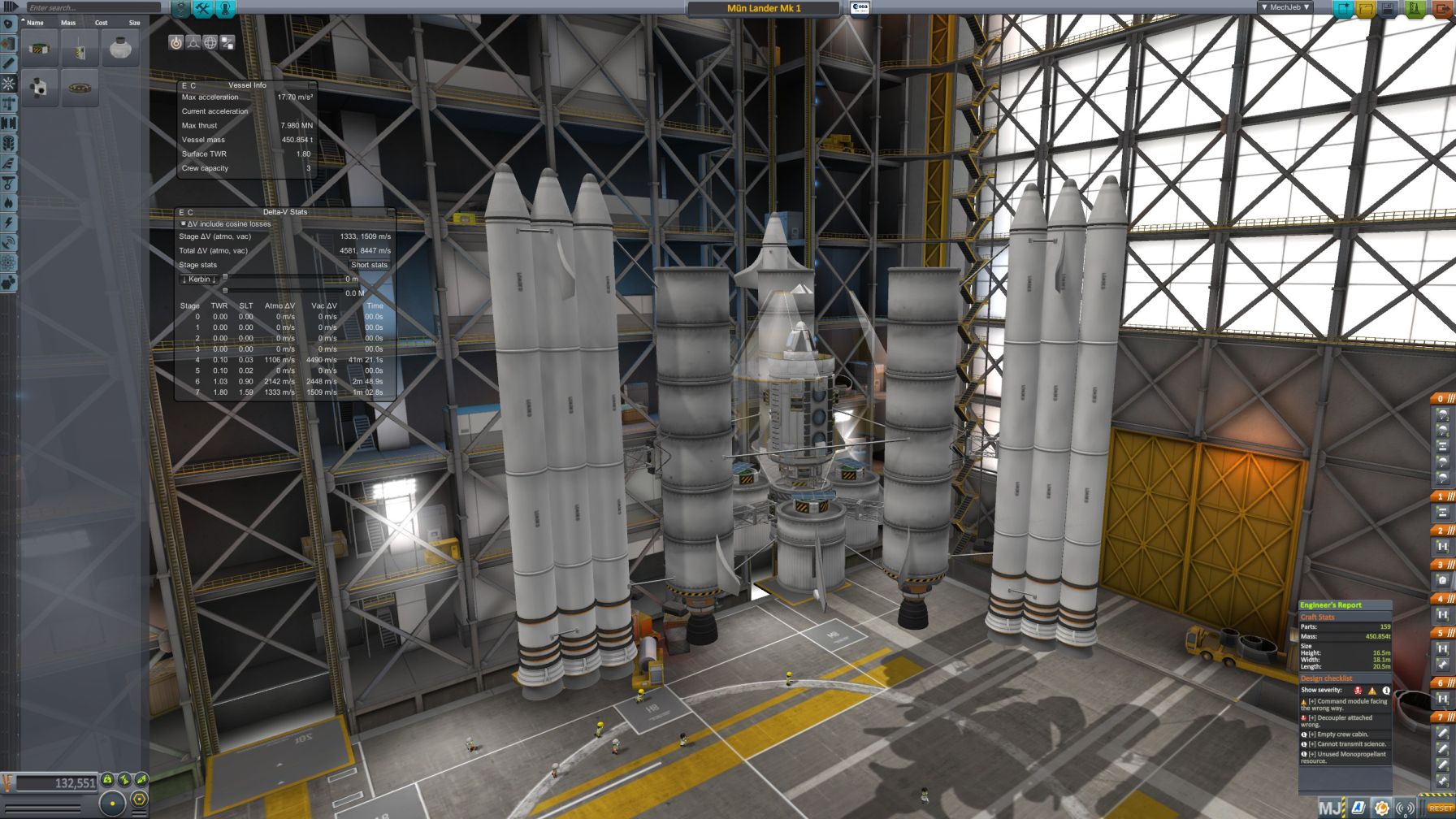1456x819 pixels.
Task: Reset the staging with the RESET button
Action: [x=1441, y=808]
